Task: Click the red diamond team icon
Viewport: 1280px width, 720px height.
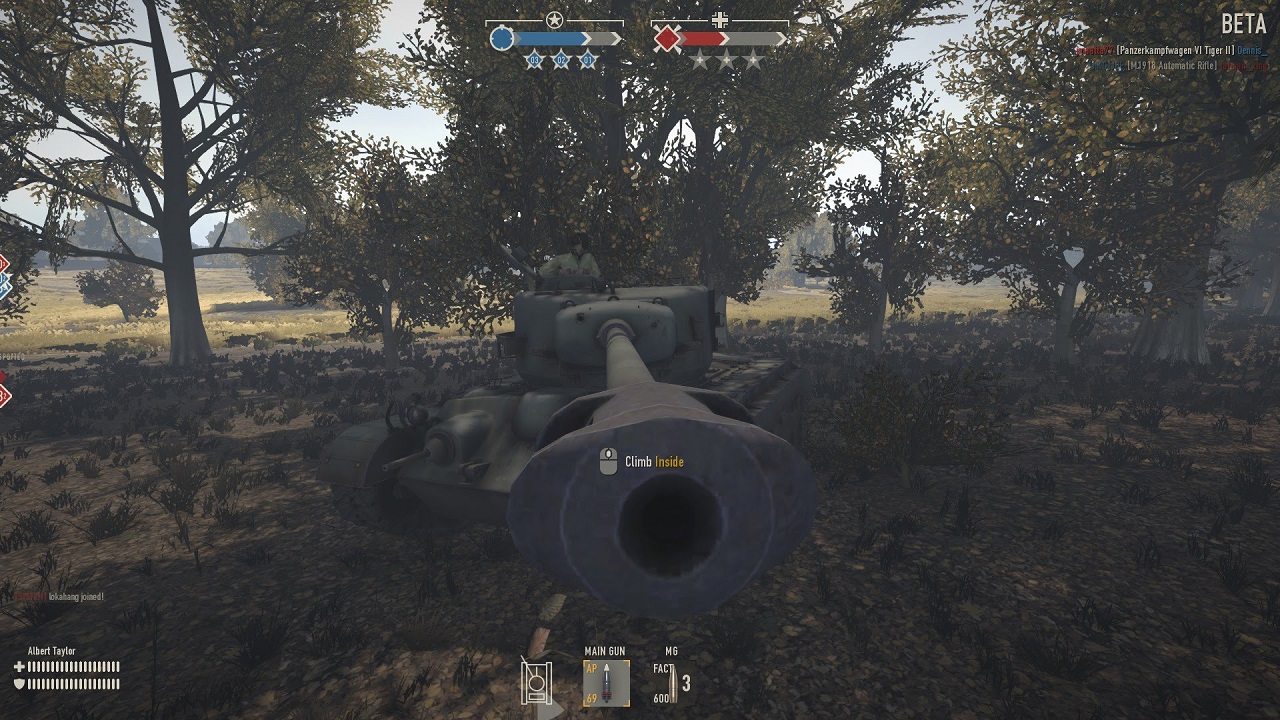Action: pos(667,39)
